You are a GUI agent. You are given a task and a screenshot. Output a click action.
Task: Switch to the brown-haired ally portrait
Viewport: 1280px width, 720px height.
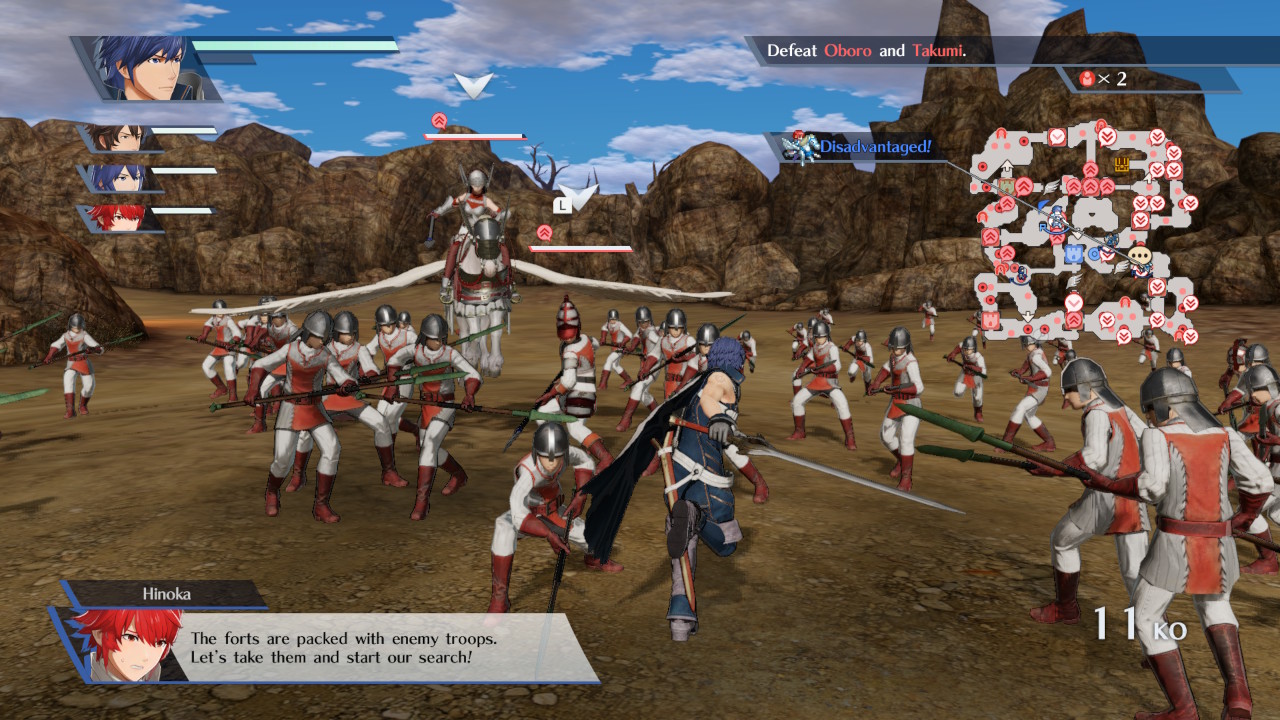[121, 138]
